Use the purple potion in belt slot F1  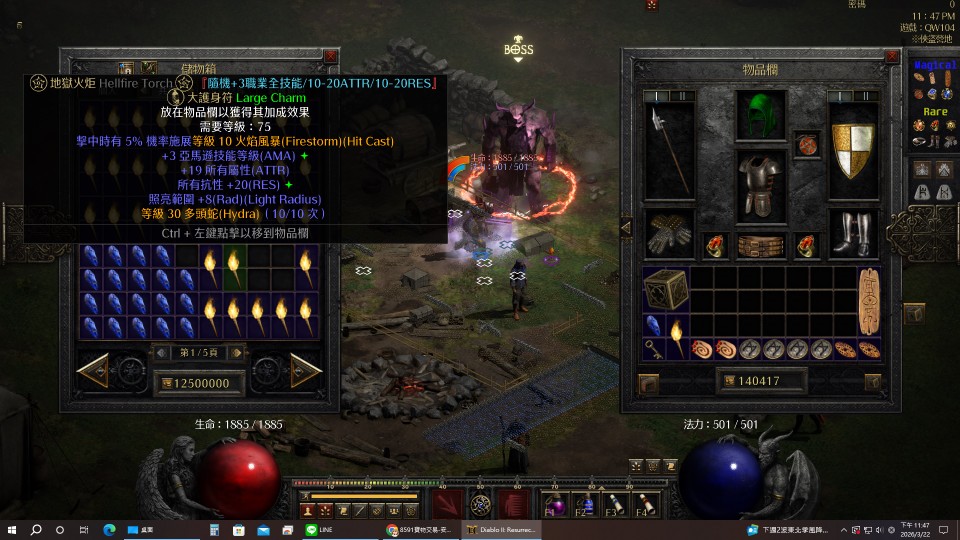tap(556, 505)
